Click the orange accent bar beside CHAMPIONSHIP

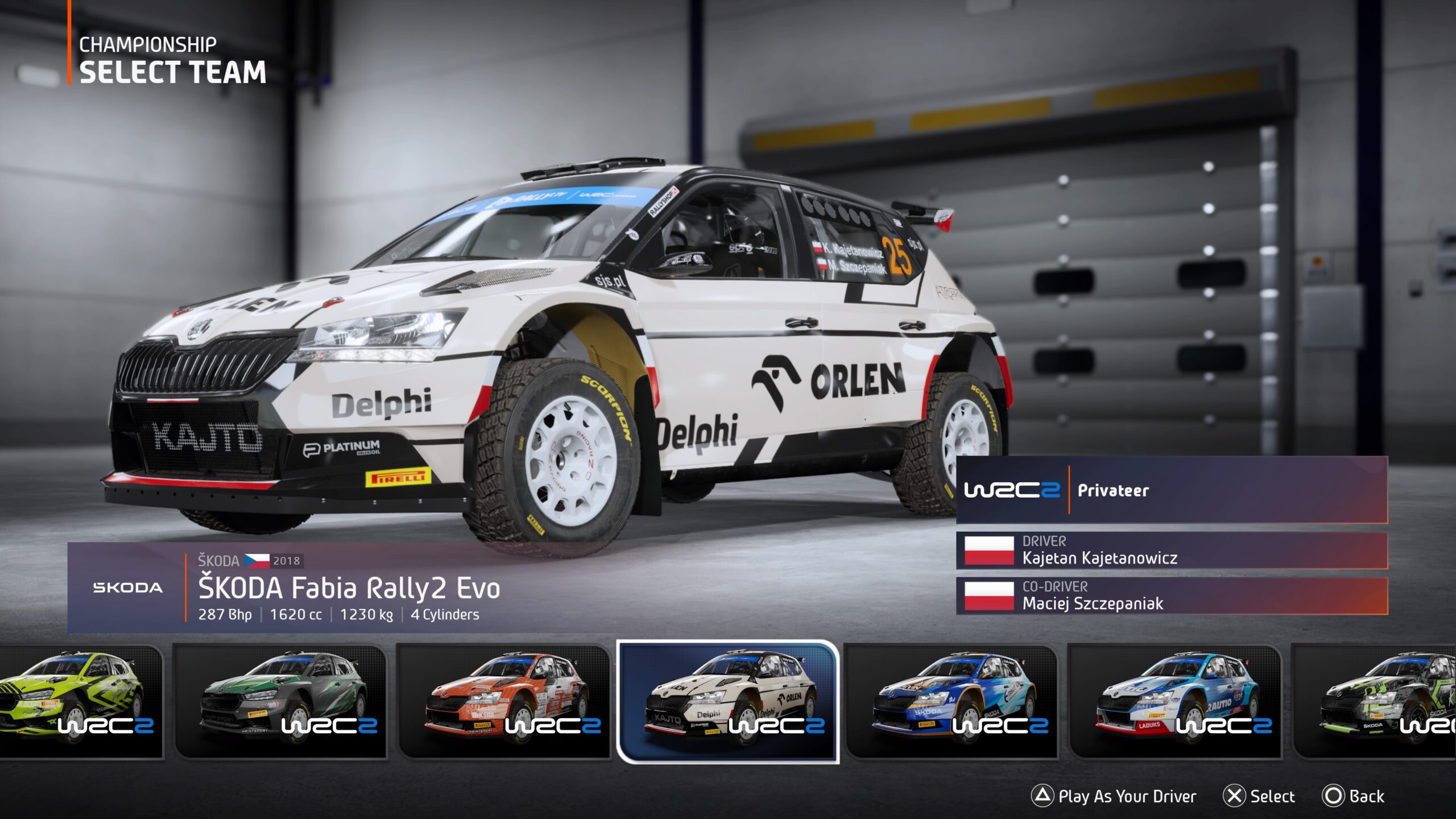[69, 57]
